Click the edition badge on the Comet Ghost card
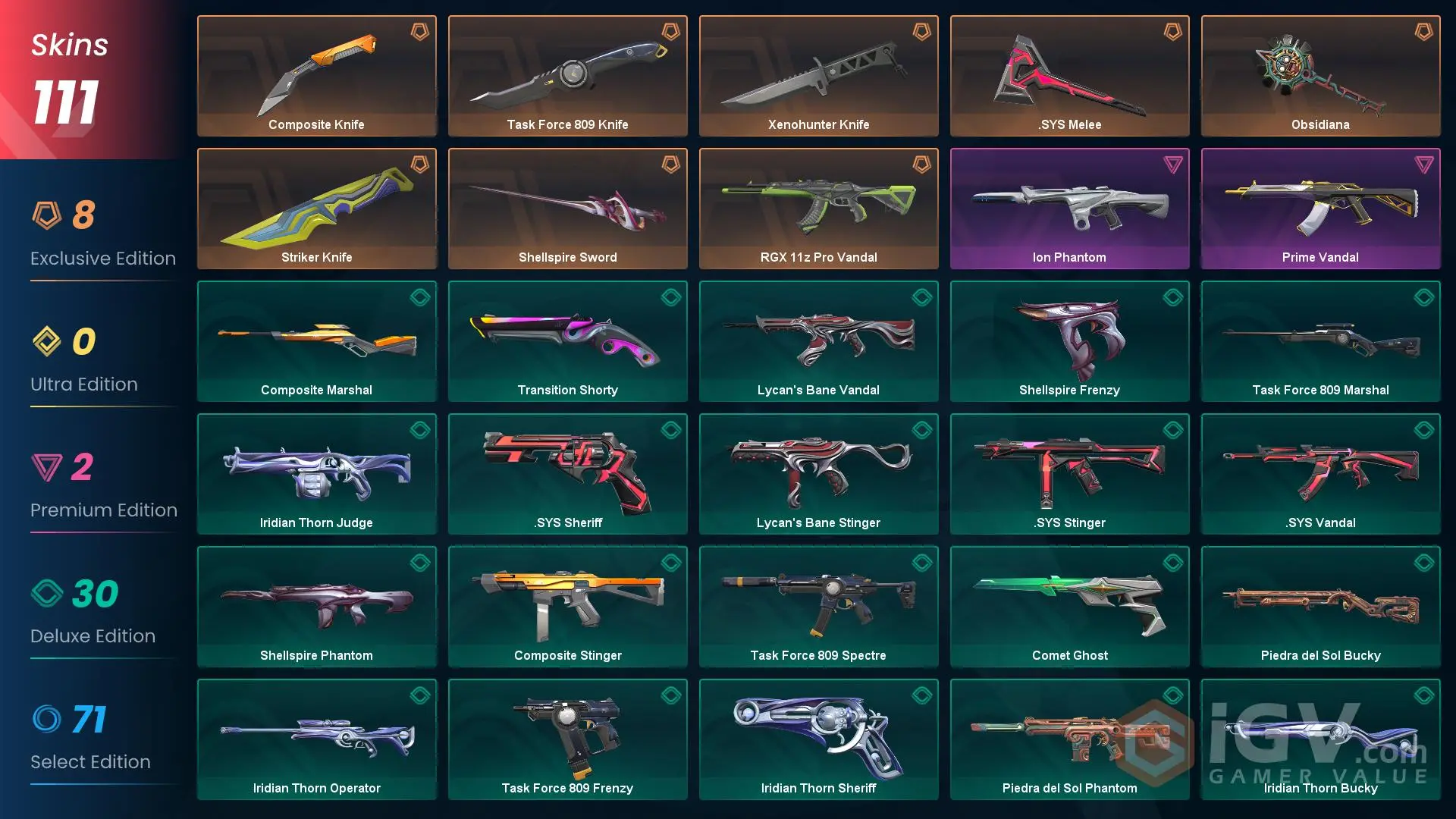 [x=1172, y=563]
